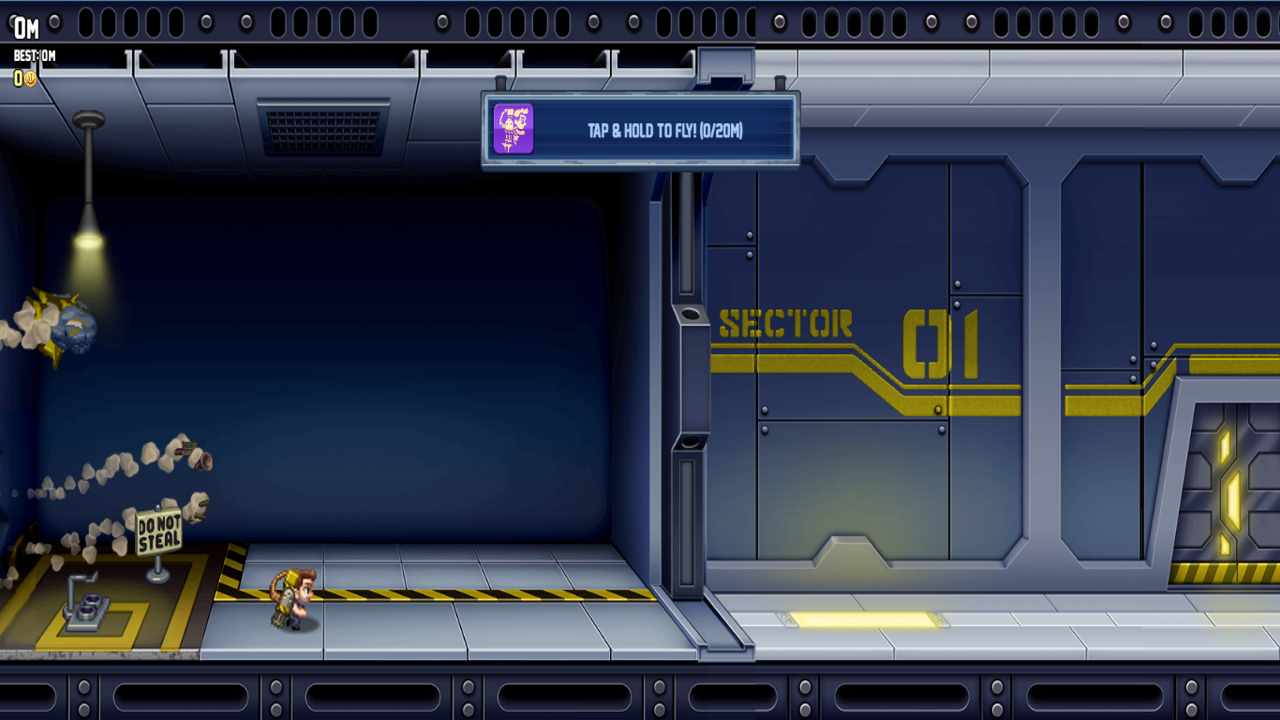Click the purple mission icon showing Barry

pos(512,130)
